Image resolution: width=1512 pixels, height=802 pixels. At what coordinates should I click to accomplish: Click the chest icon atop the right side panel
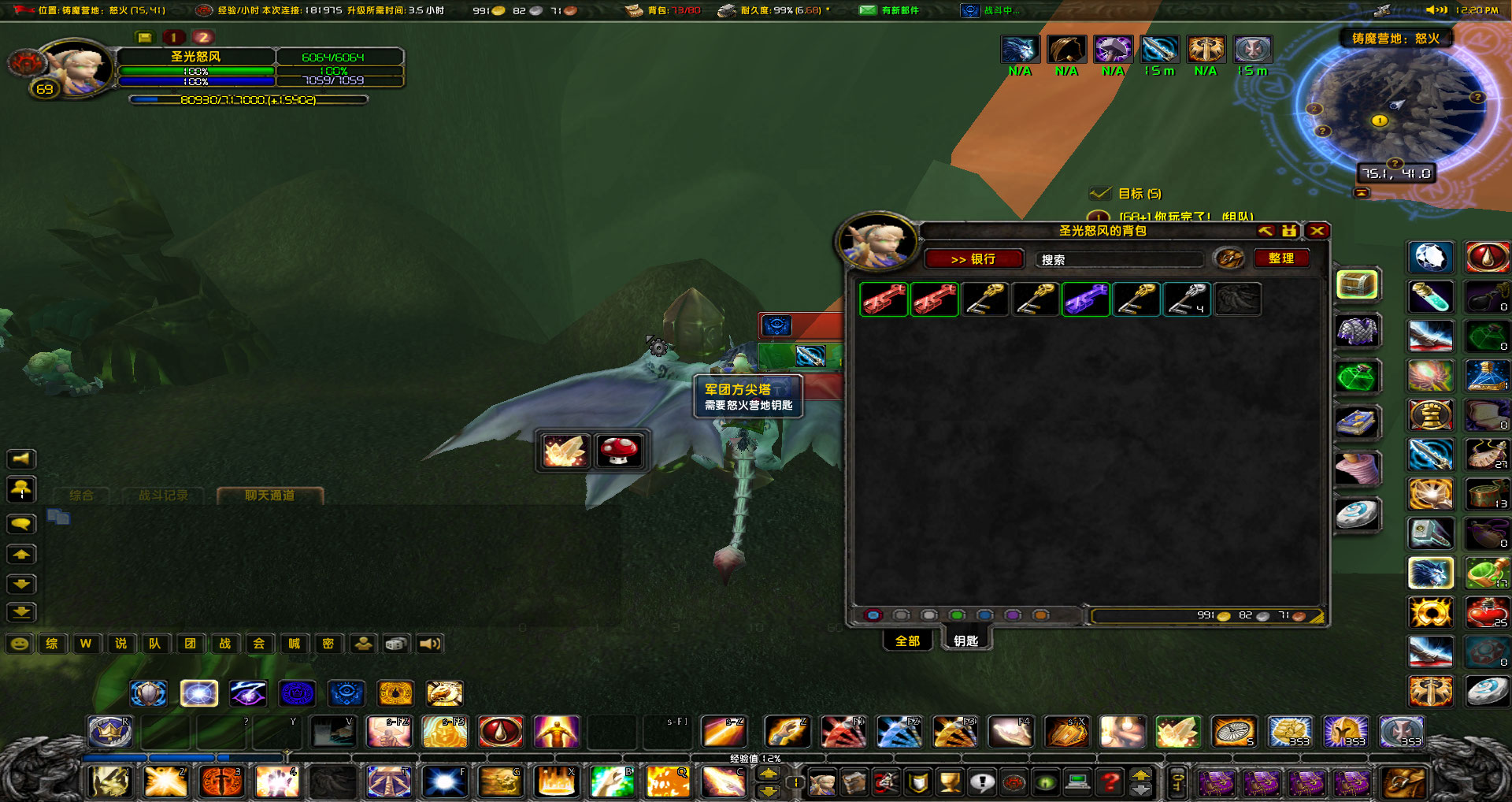[x=1358, y=285]
